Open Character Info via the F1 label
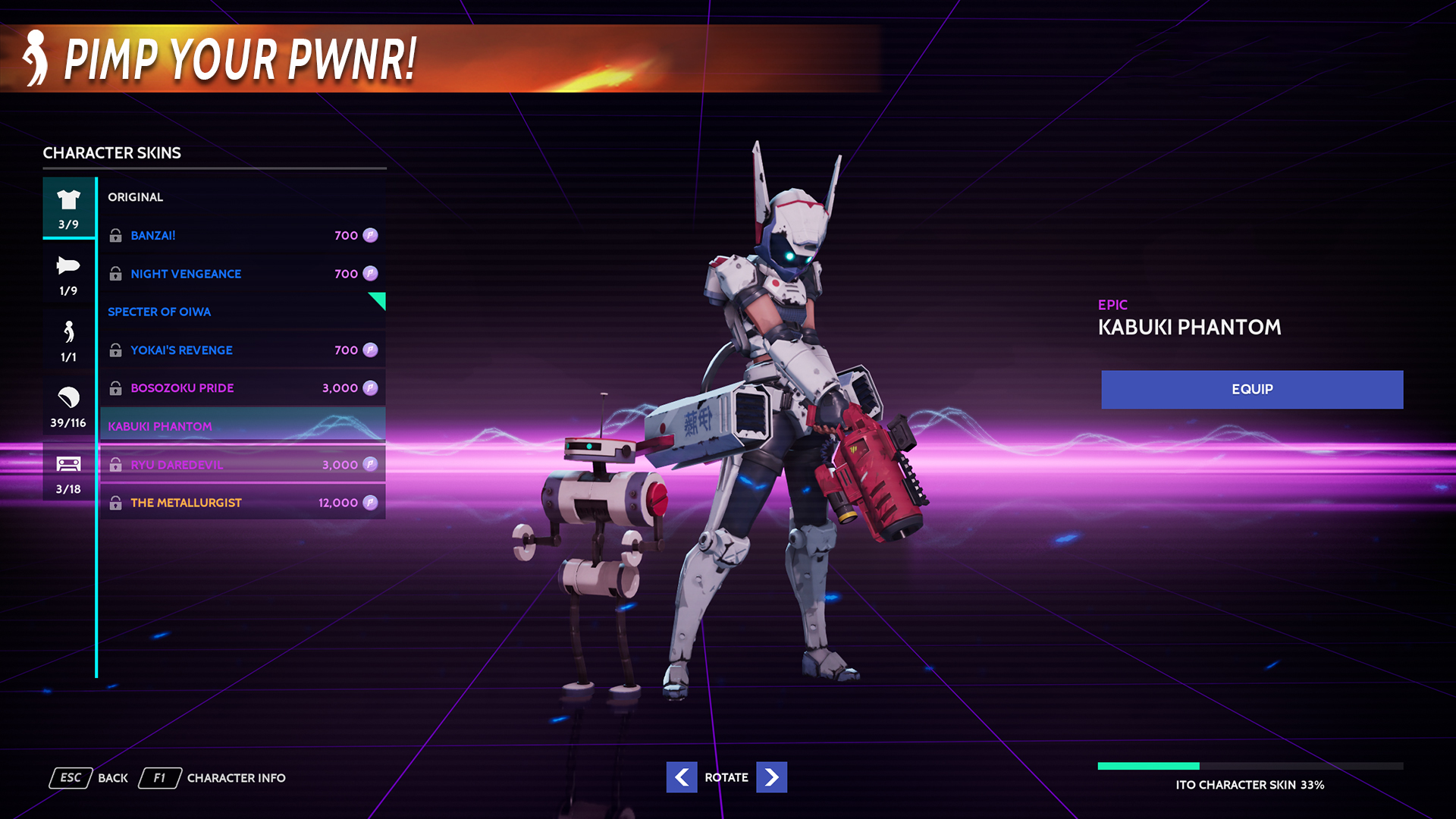Viewport: 1456px width, 819px height. 159,777
